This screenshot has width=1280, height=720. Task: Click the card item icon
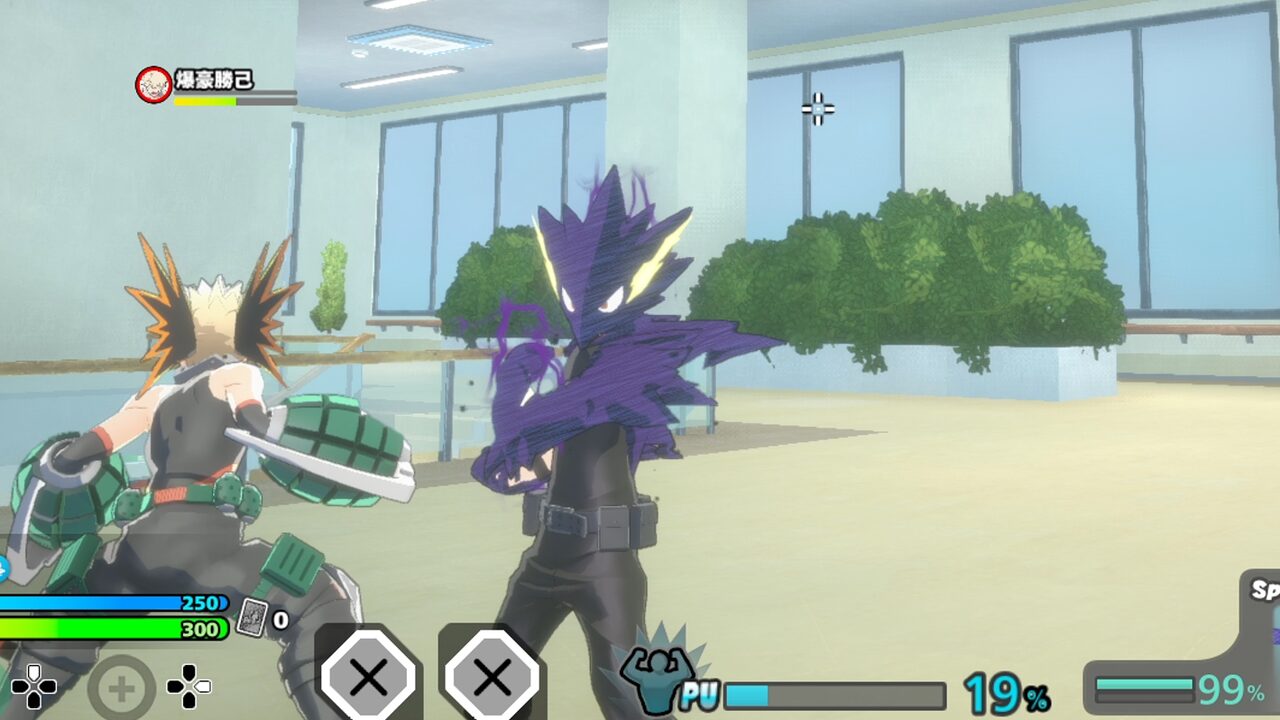click(x=251, y=618)
